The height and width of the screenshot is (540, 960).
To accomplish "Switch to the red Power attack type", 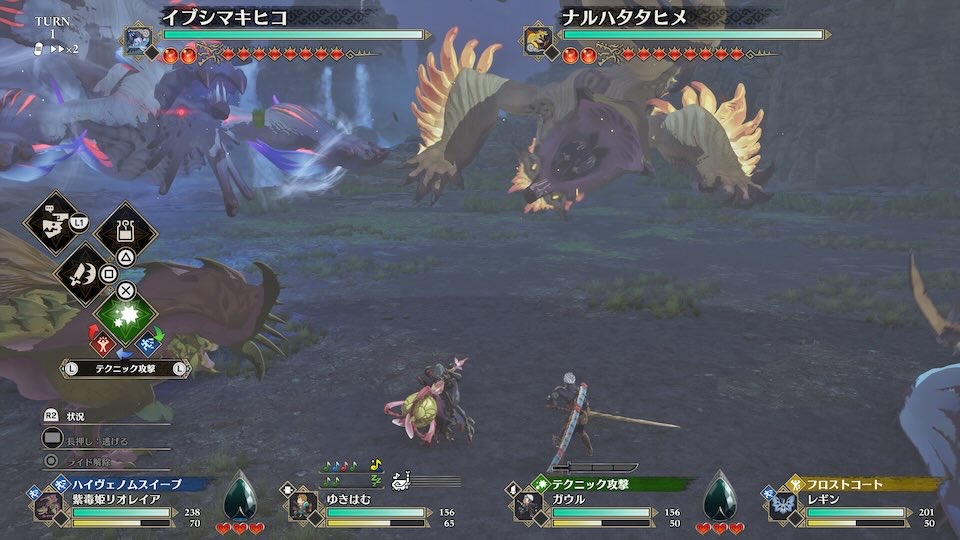I will [x=103, y=345].
